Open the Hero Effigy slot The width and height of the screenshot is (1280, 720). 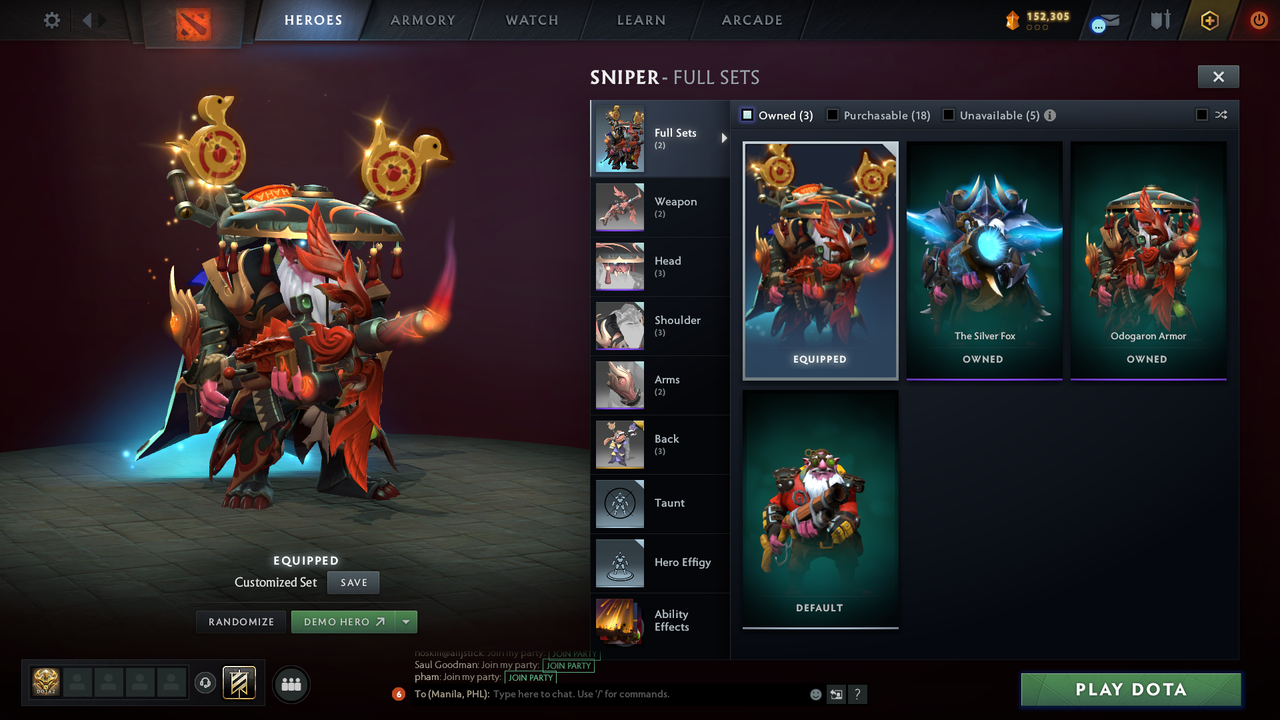(x=660, y=563)
